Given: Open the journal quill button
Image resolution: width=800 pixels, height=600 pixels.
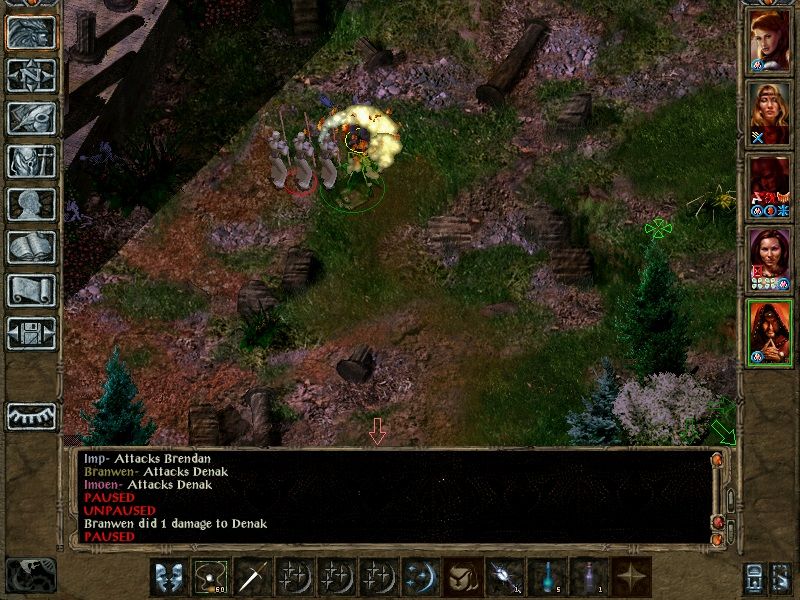Looking at the screenshot, I should [x=31, y=118].
